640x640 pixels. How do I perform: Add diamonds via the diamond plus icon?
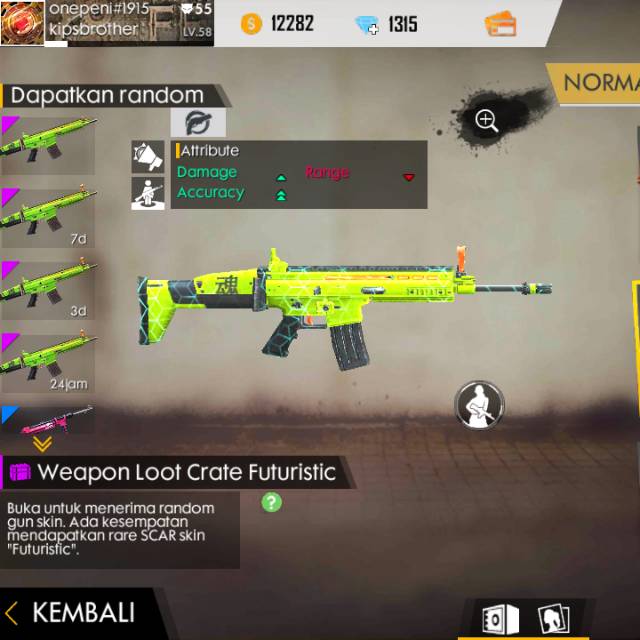[x=367, y=24]
